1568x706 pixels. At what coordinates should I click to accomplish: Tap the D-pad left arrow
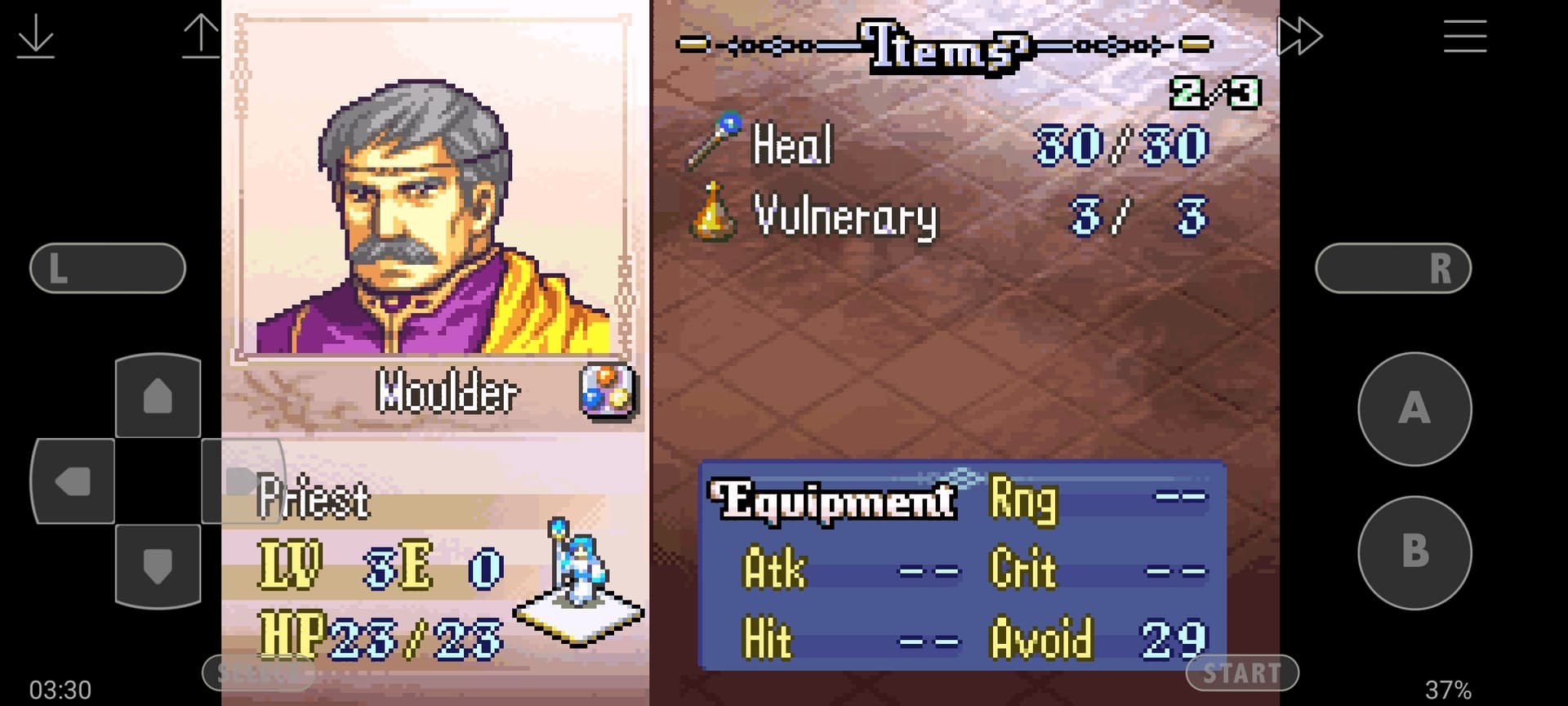(73, 481)
